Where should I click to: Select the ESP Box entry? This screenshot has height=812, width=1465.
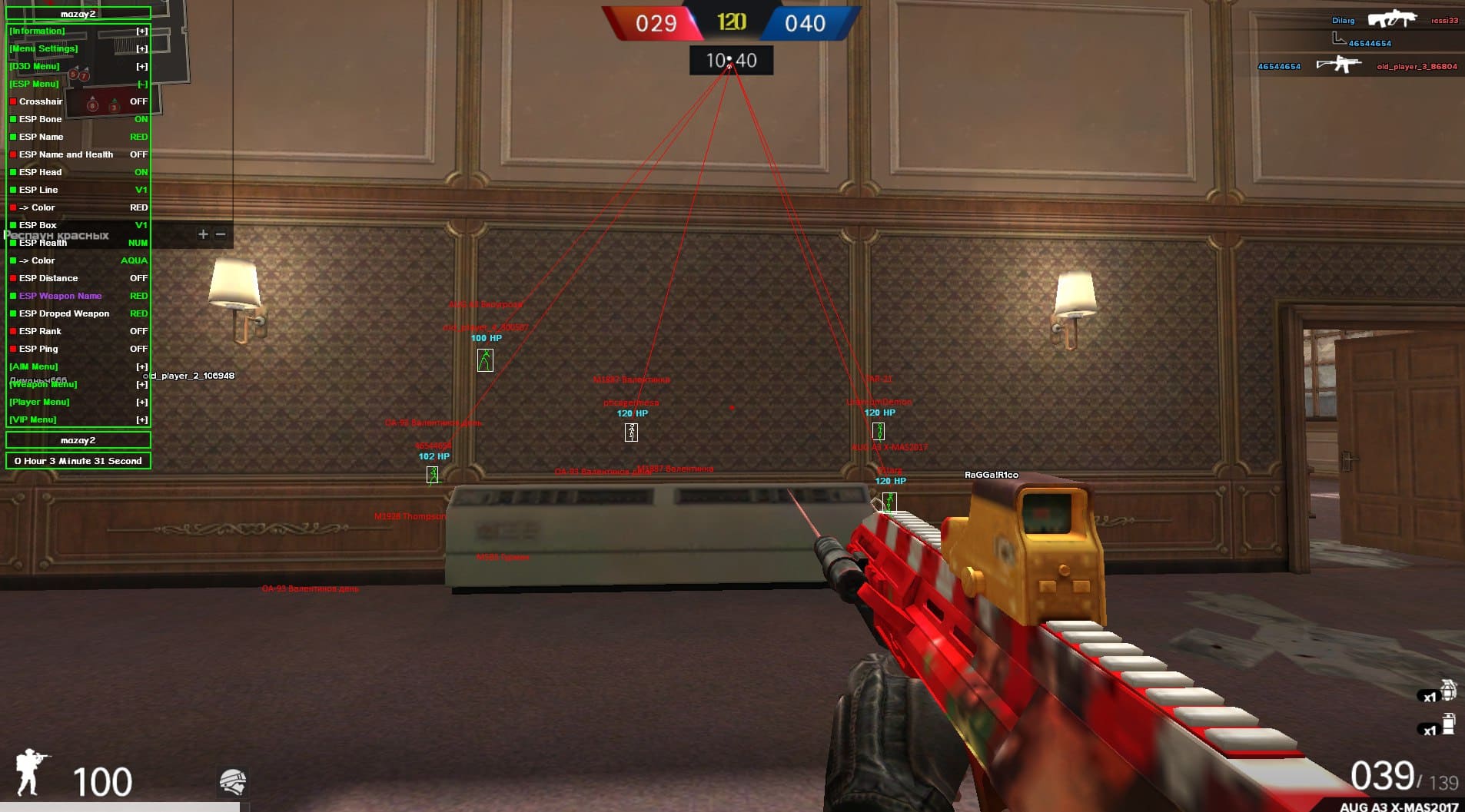pos(38,225)
